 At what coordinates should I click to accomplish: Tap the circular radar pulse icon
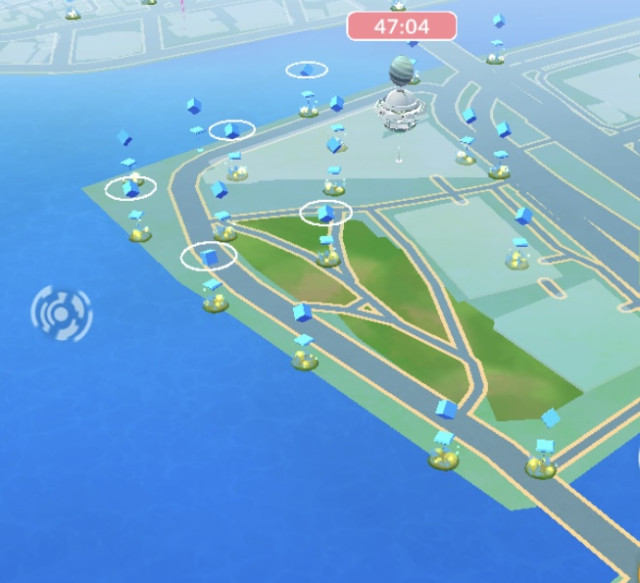coord(61,312)
